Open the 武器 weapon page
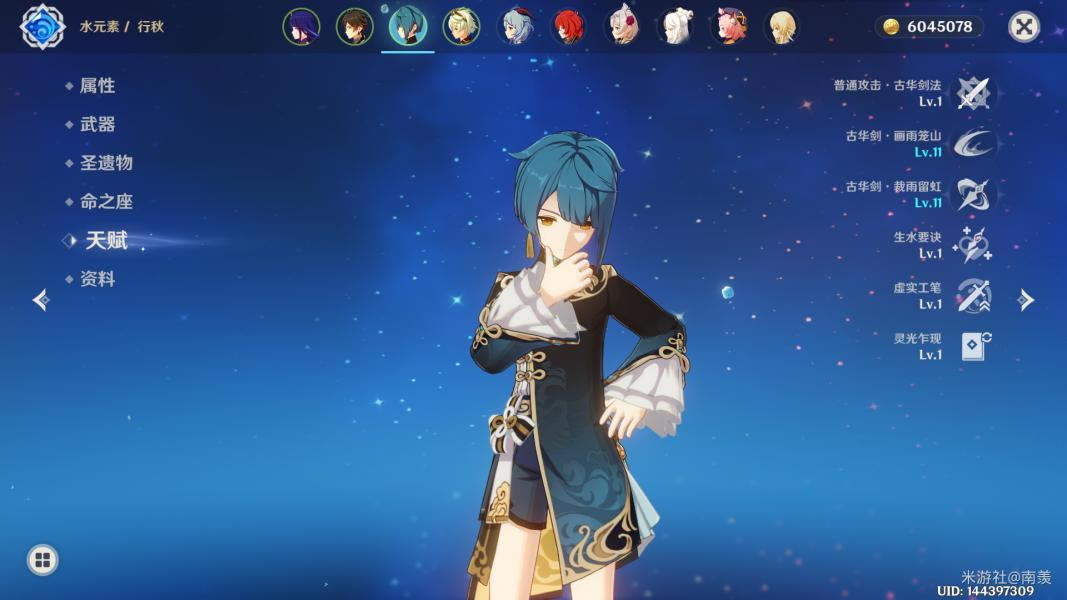This screenshot has height=600, width=1067. pos(97,125)
